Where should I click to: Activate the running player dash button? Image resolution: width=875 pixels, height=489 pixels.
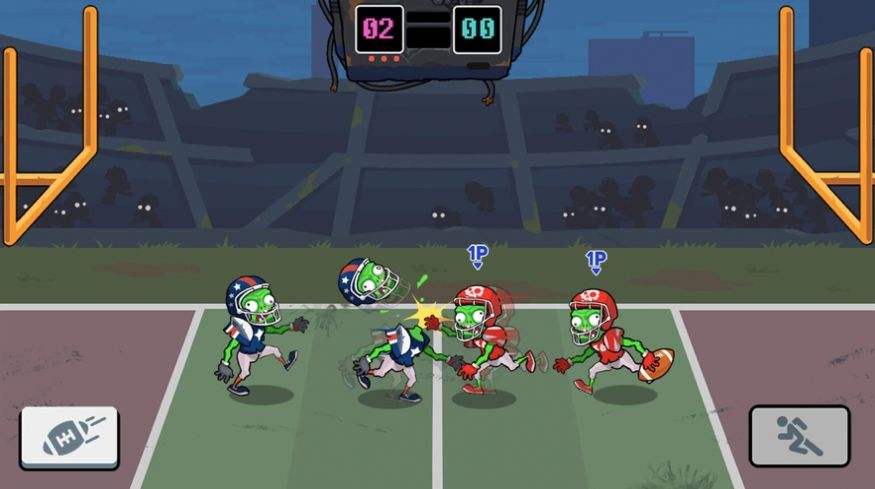799,436
